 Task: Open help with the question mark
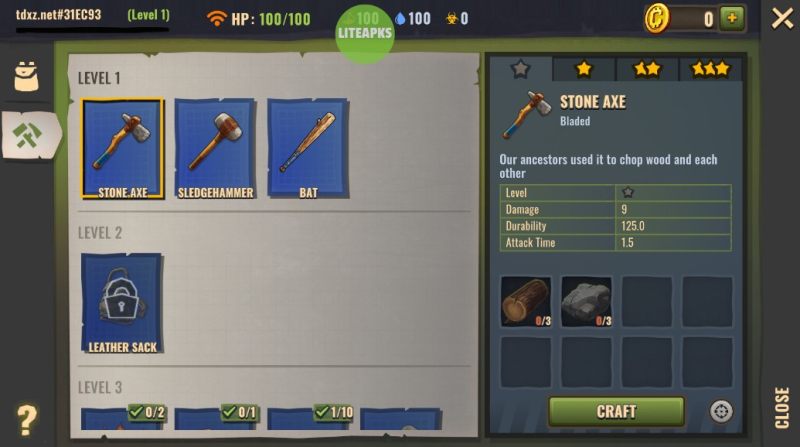click(27, 419)
